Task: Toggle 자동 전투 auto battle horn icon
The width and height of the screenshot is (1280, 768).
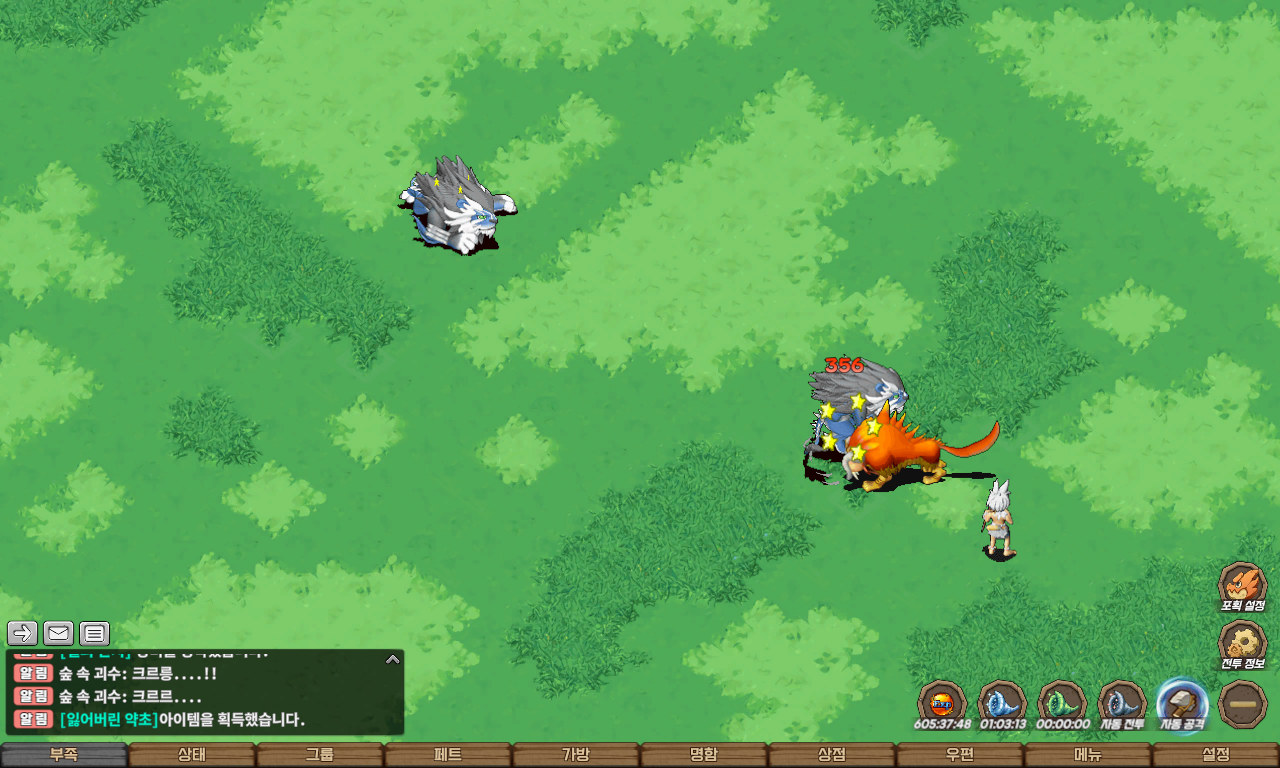Action: pyautogui.click(x=1122, y=703)
